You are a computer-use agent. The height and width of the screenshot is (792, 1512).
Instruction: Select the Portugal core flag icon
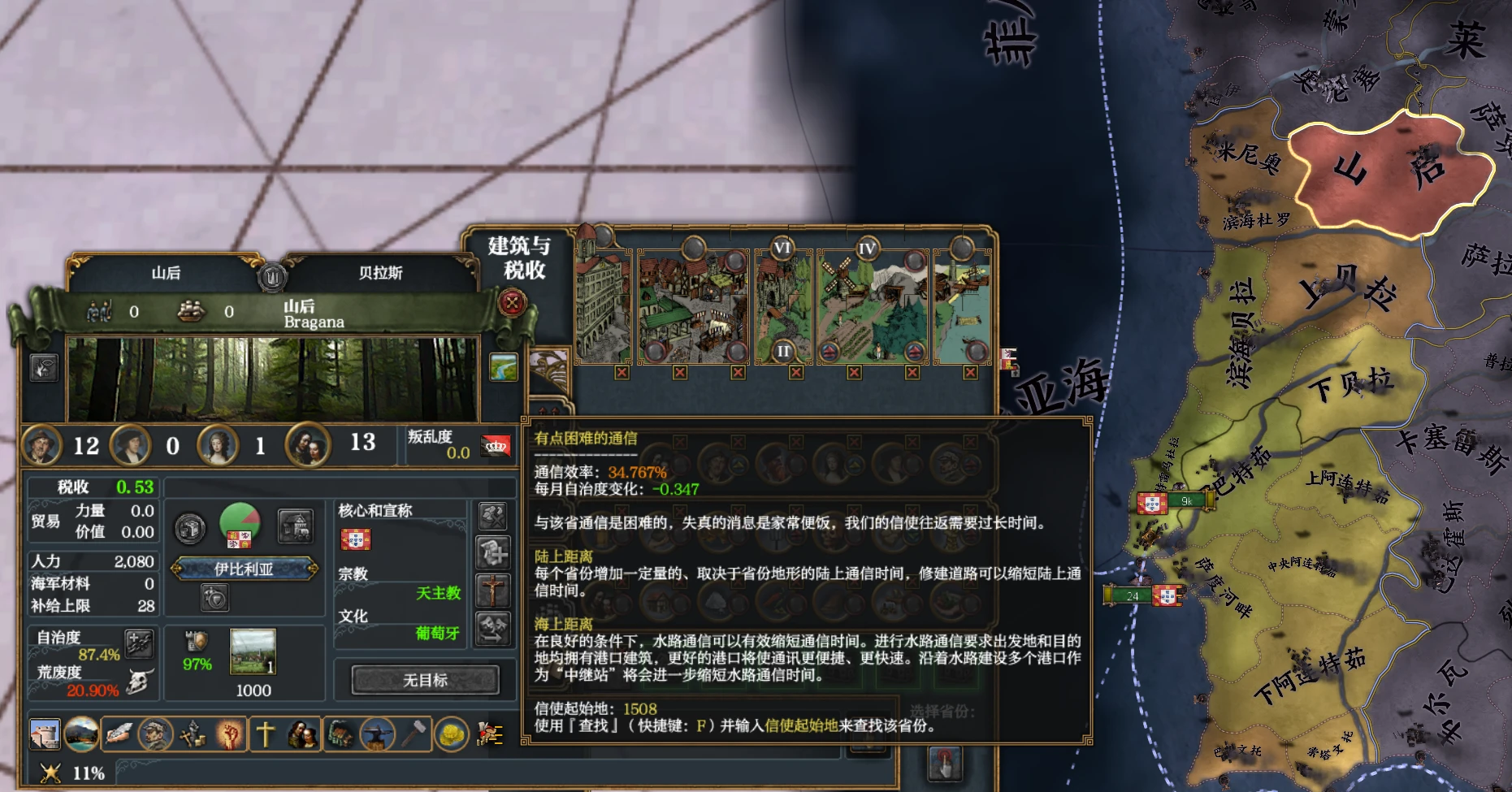355,539
